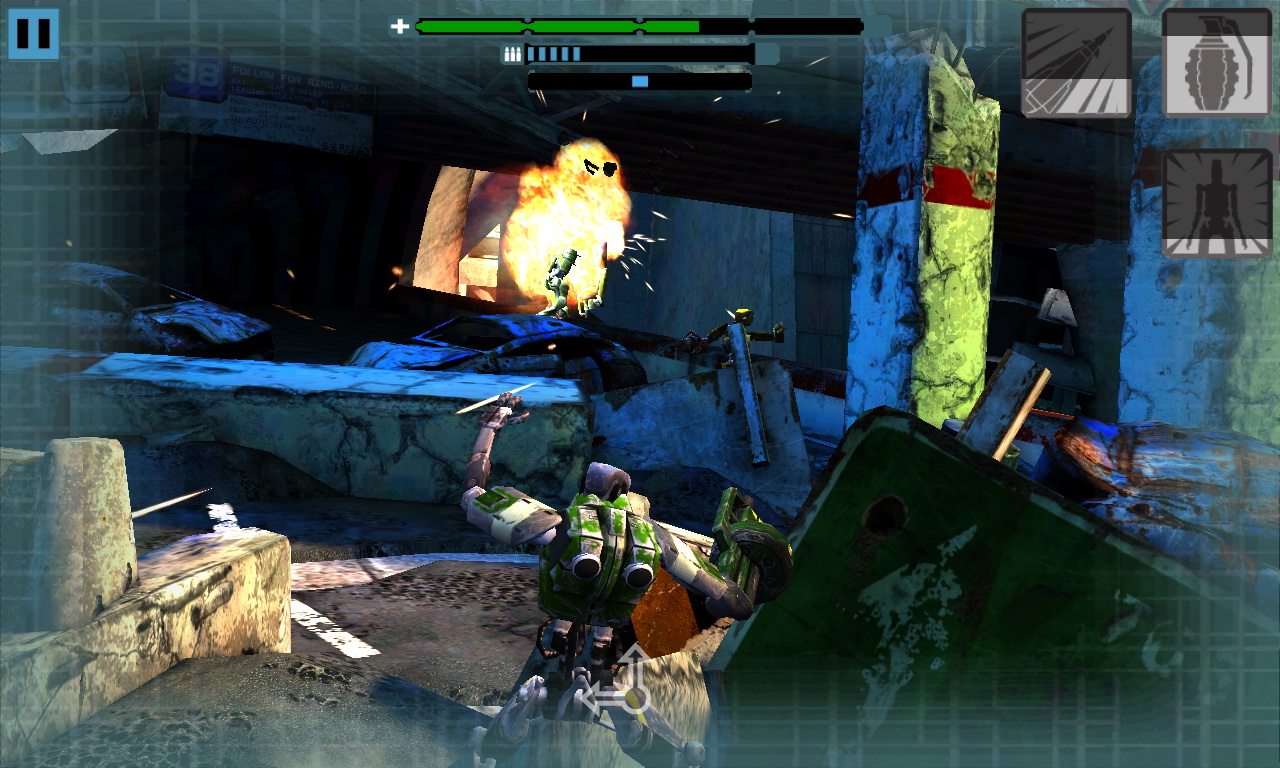The image size is (1280, 768).
Task: Activate the robot silhouette ability
Action: (x=1216, y=204)
